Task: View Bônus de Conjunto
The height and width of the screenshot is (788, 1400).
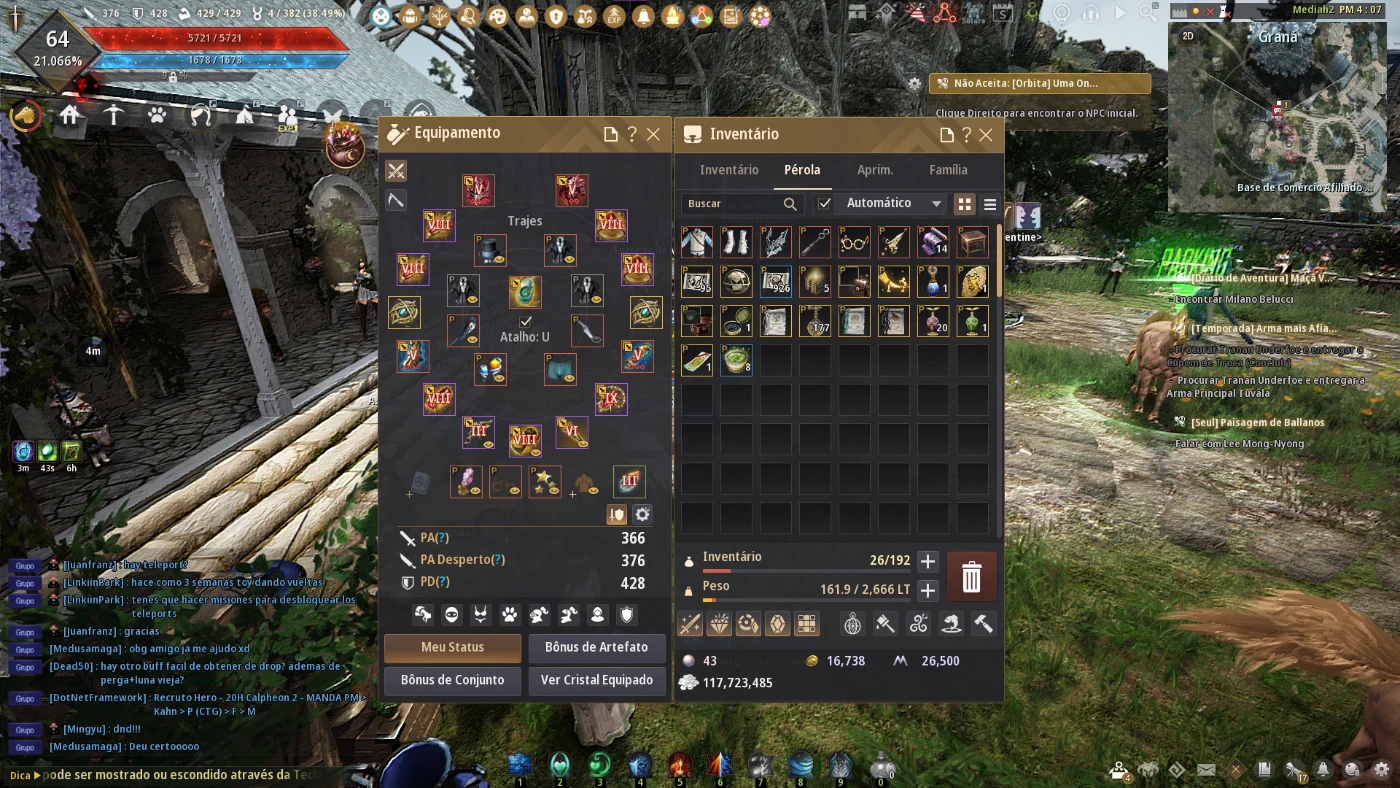Action: [452, 680]
